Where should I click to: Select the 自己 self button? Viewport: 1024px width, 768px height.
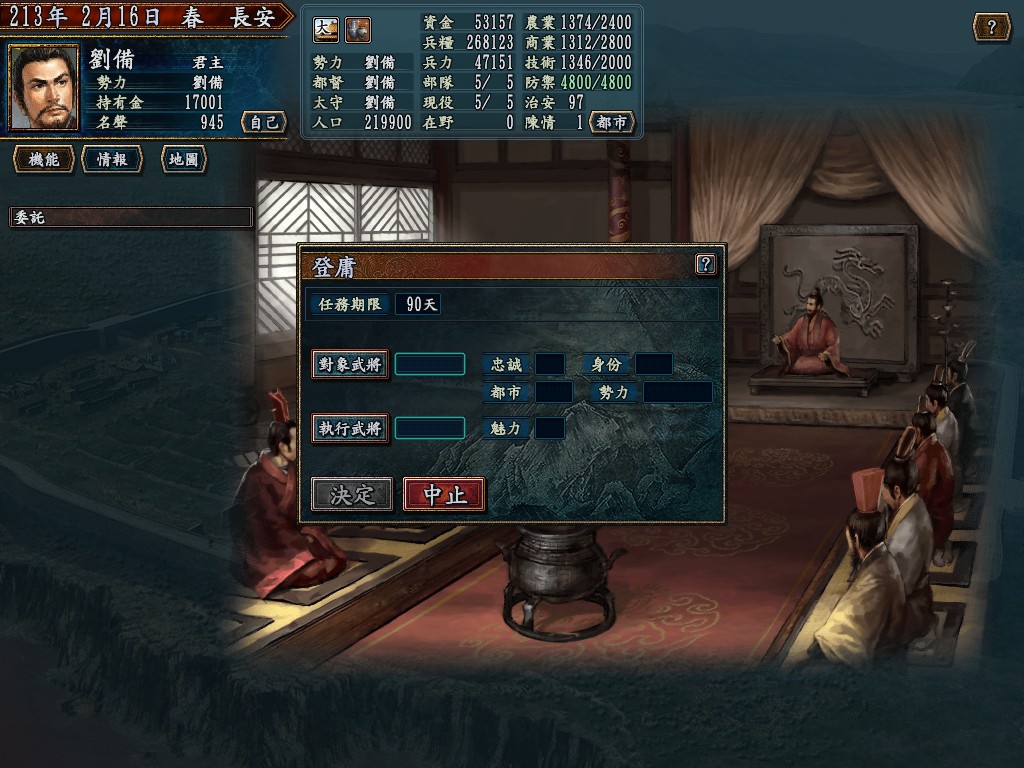click(264, 122)
